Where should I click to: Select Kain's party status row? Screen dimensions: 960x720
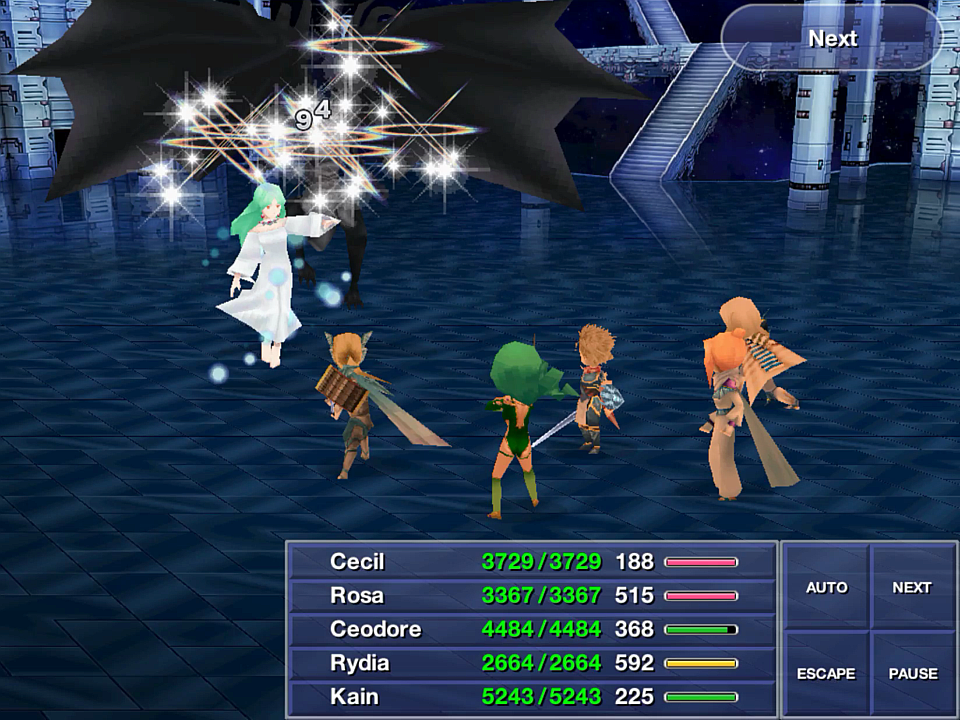coord(532,697)
